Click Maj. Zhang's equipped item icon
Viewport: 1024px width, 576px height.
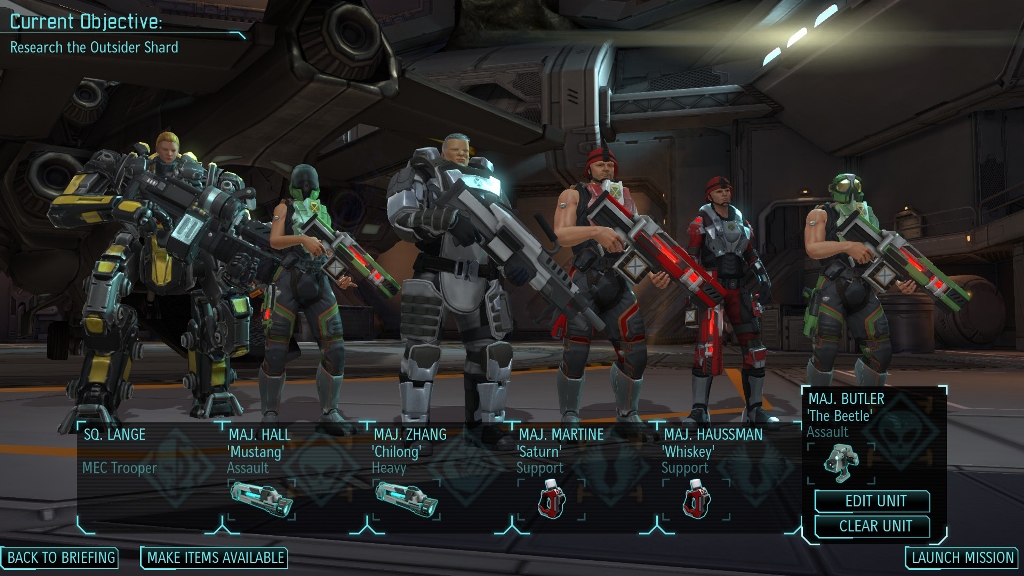(406, 498)
